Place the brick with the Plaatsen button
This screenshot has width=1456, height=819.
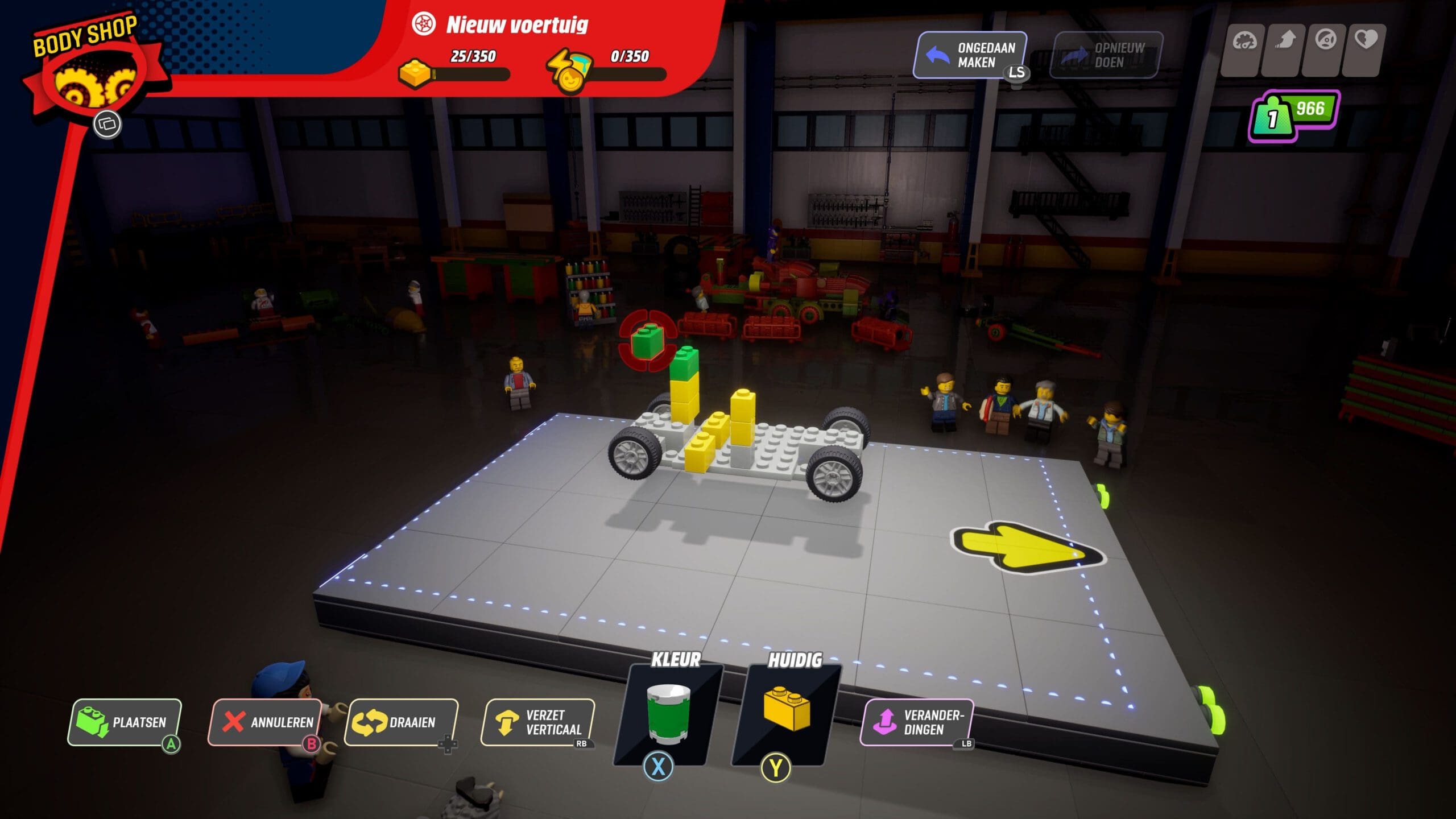(x=125, y=722)
